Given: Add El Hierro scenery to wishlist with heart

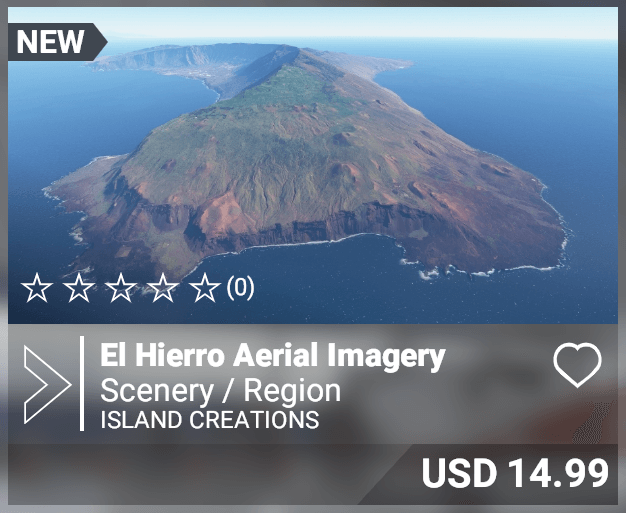Looking at the screenshot, I should click(x=577, y=366).
